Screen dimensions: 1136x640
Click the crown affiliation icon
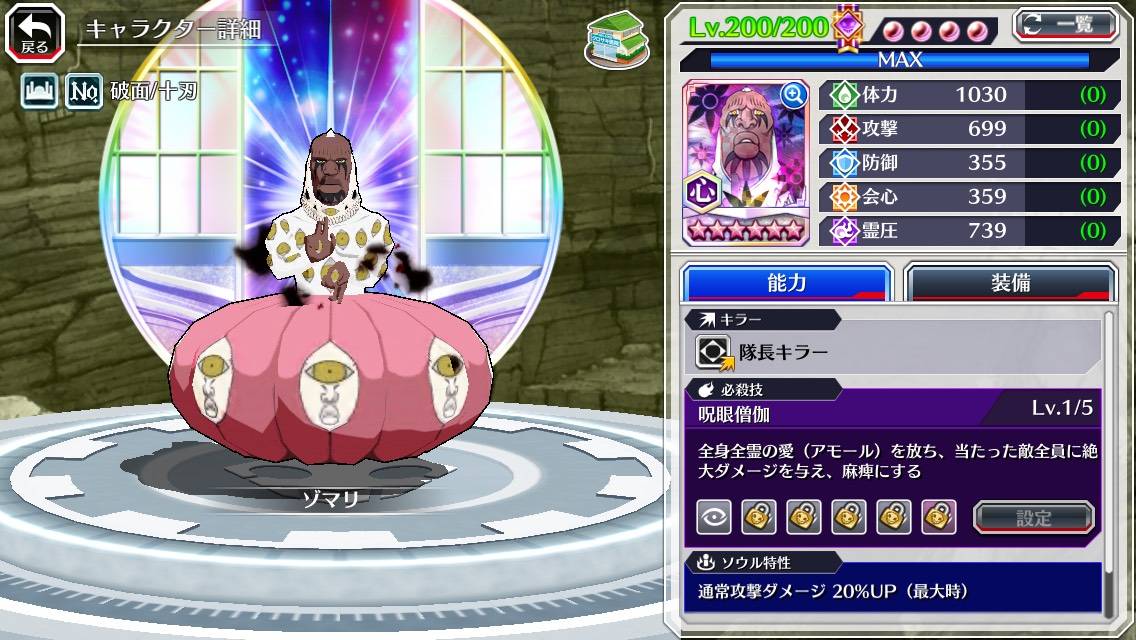pyautogui.click(x=40, y=93)
